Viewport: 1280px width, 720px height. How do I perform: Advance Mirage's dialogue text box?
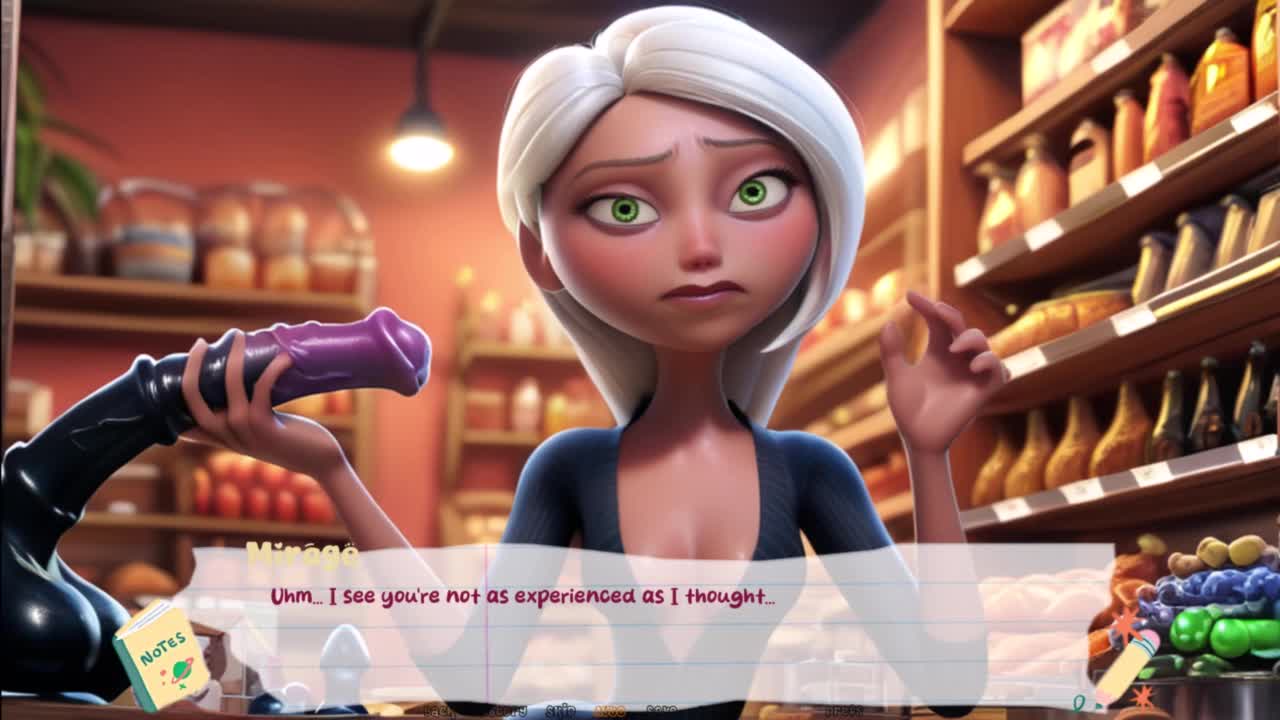[640, 620]
